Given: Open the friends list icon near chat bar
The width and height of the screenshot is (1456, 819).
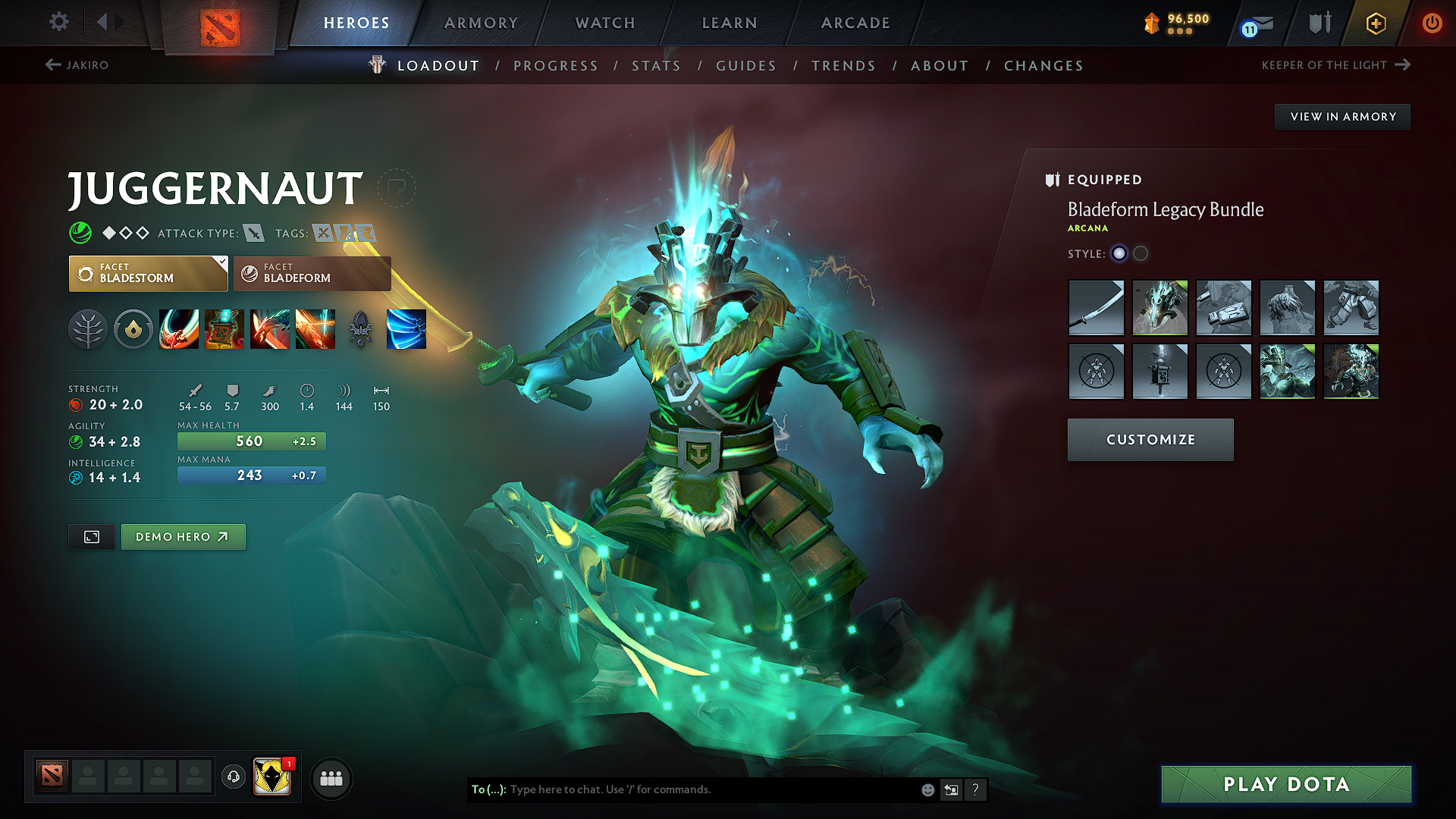Looking at the screenshot, I should tap(331, 778).
